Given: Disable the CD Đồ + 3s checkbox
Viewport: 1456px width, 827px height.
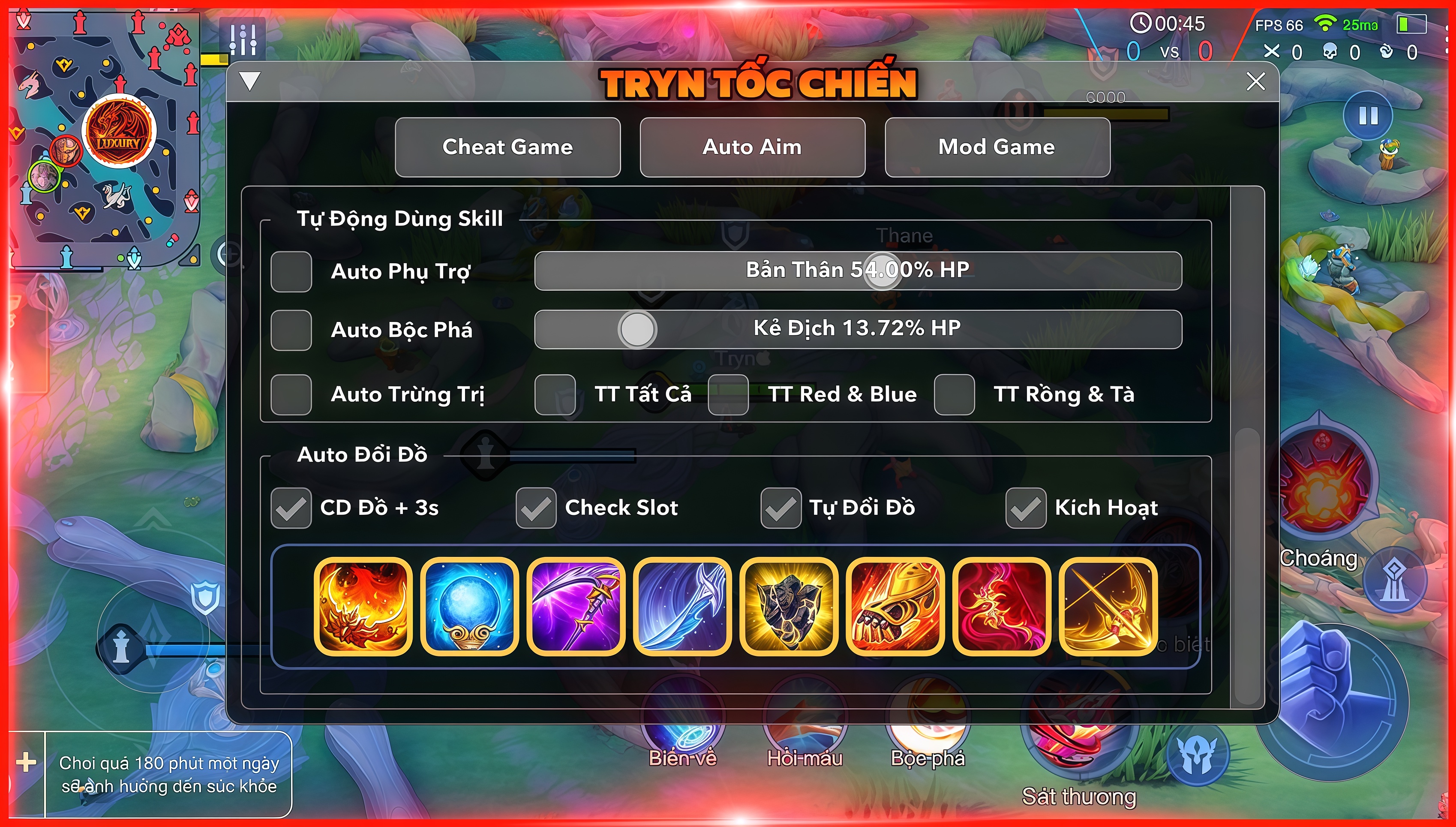Looking at the screenshot, I should (x=291, y=508).
